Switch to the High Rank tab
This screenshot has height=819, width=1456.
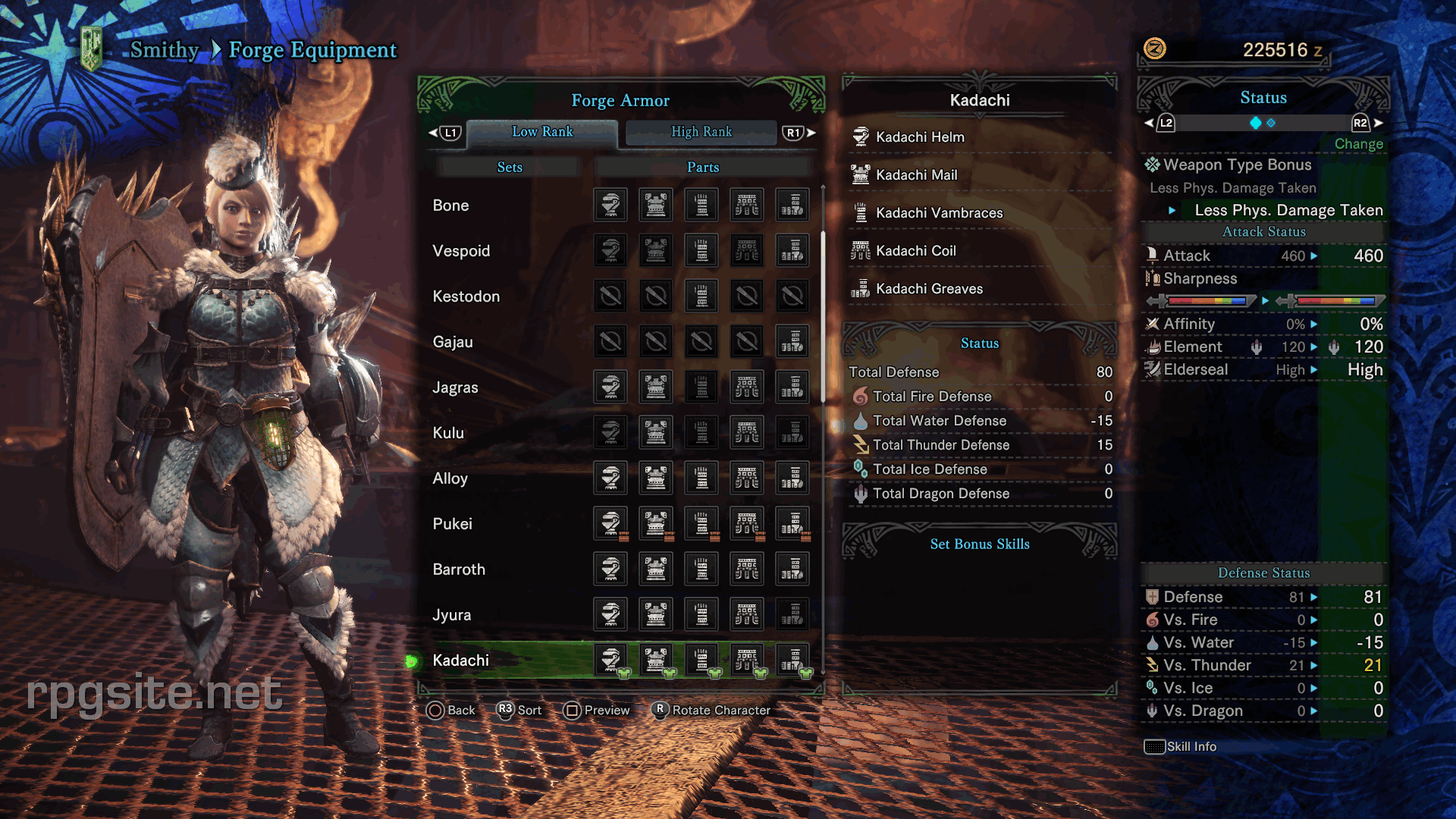(701, 132)
